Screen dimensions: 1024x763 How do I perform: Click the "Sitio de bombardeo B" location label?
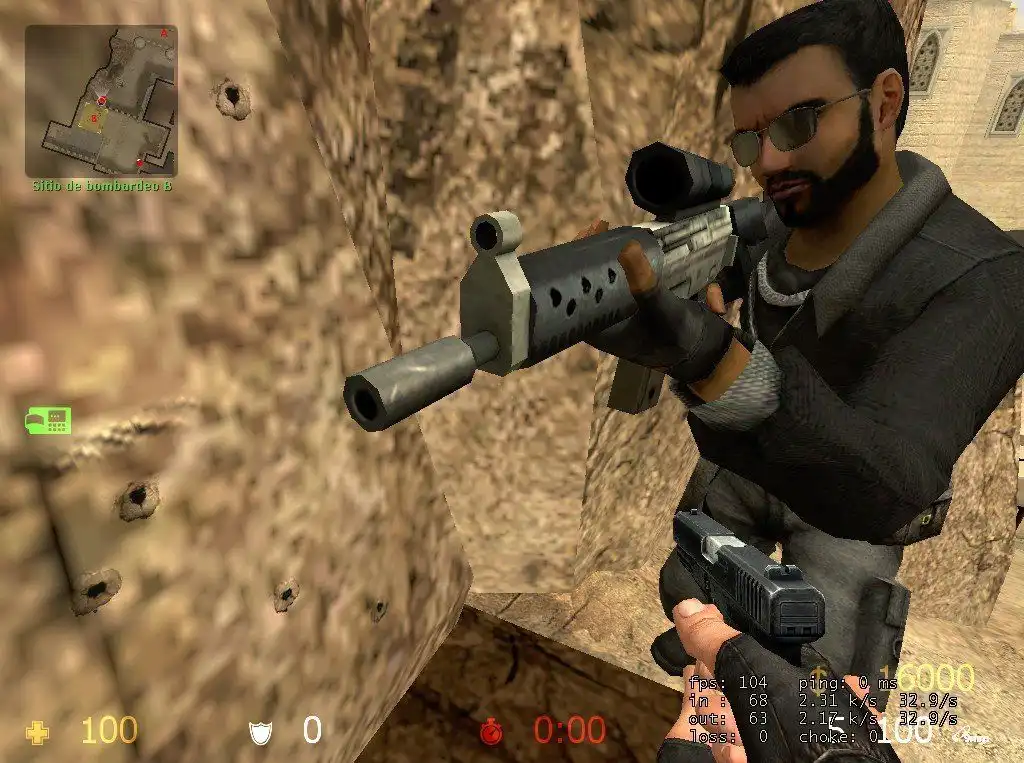[x=101, y=186]
